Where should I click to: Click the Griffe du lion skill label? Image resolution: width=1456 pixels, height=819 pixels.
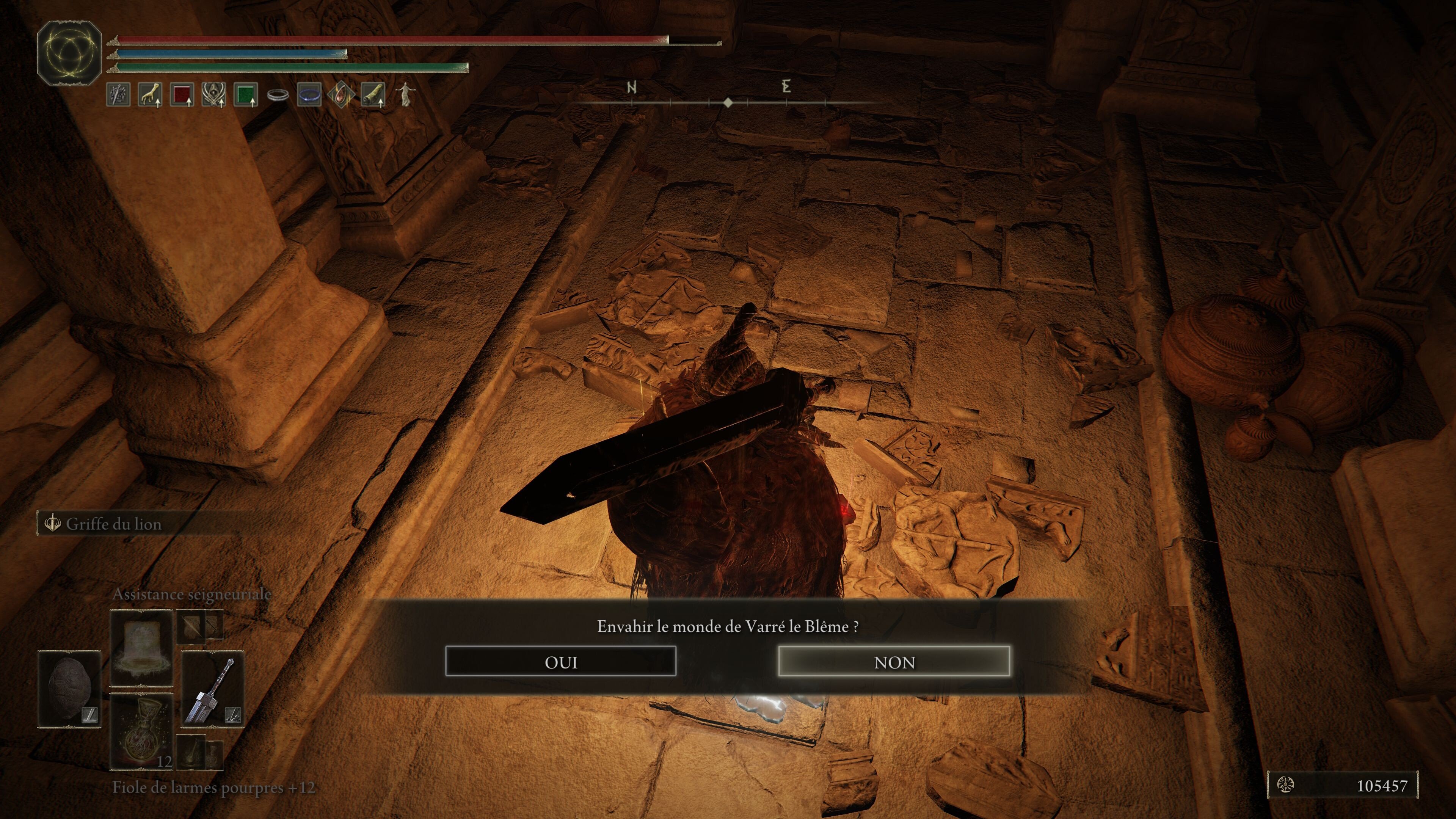(x=113, y=524)
